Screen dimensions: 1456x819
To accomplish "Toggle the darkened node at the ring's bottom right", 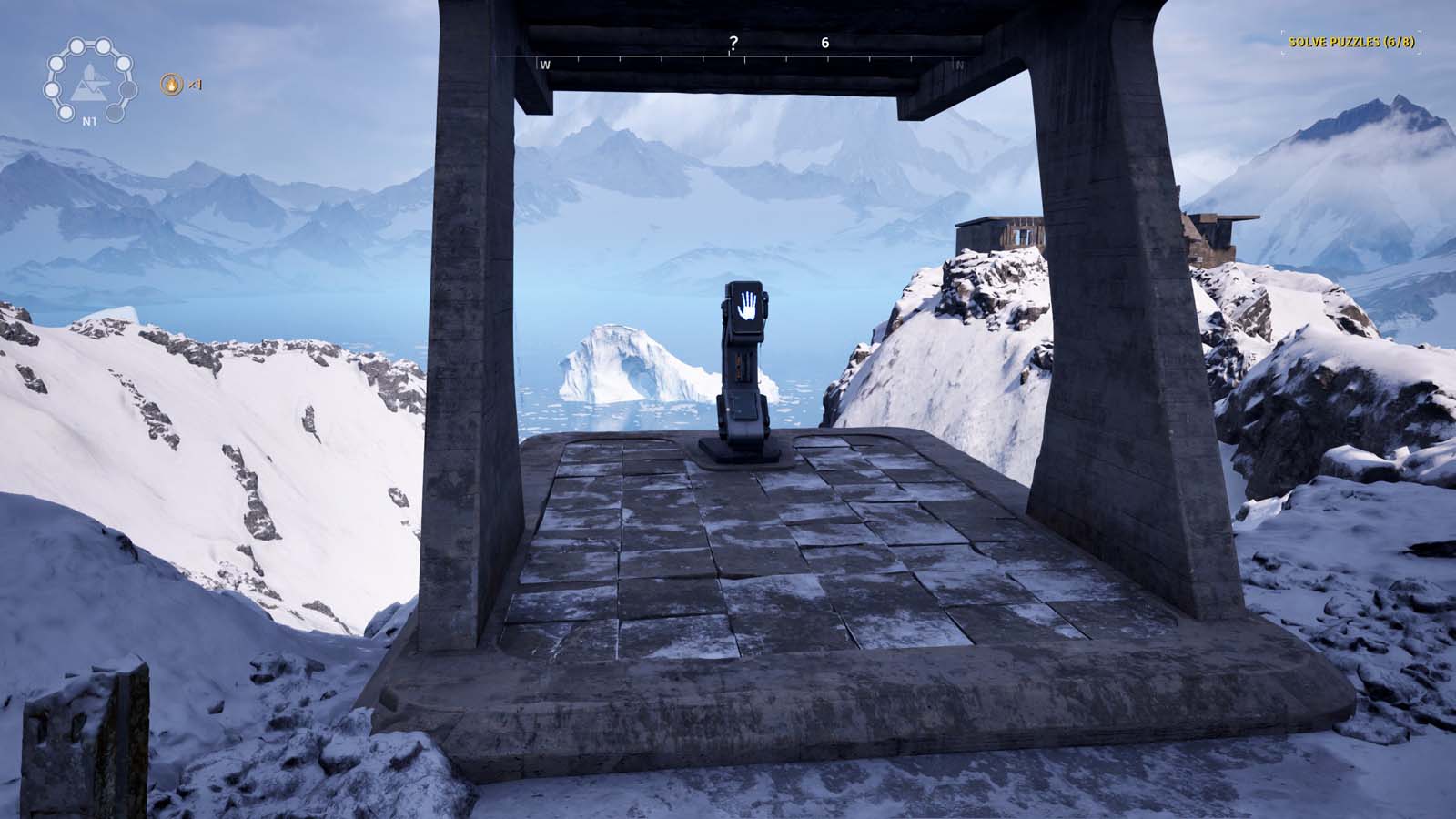I will (115, 113).
